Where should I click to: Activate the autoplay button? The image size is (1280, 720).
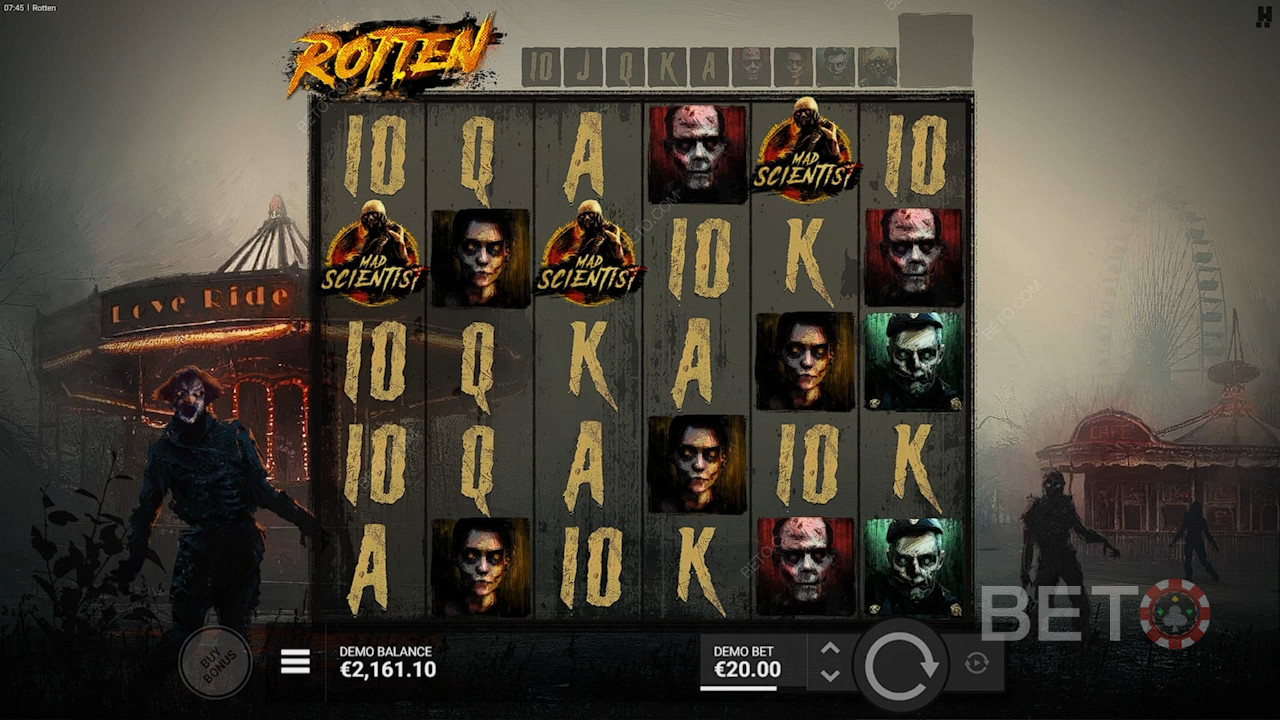pyautogui.click(x=977, y=663)
